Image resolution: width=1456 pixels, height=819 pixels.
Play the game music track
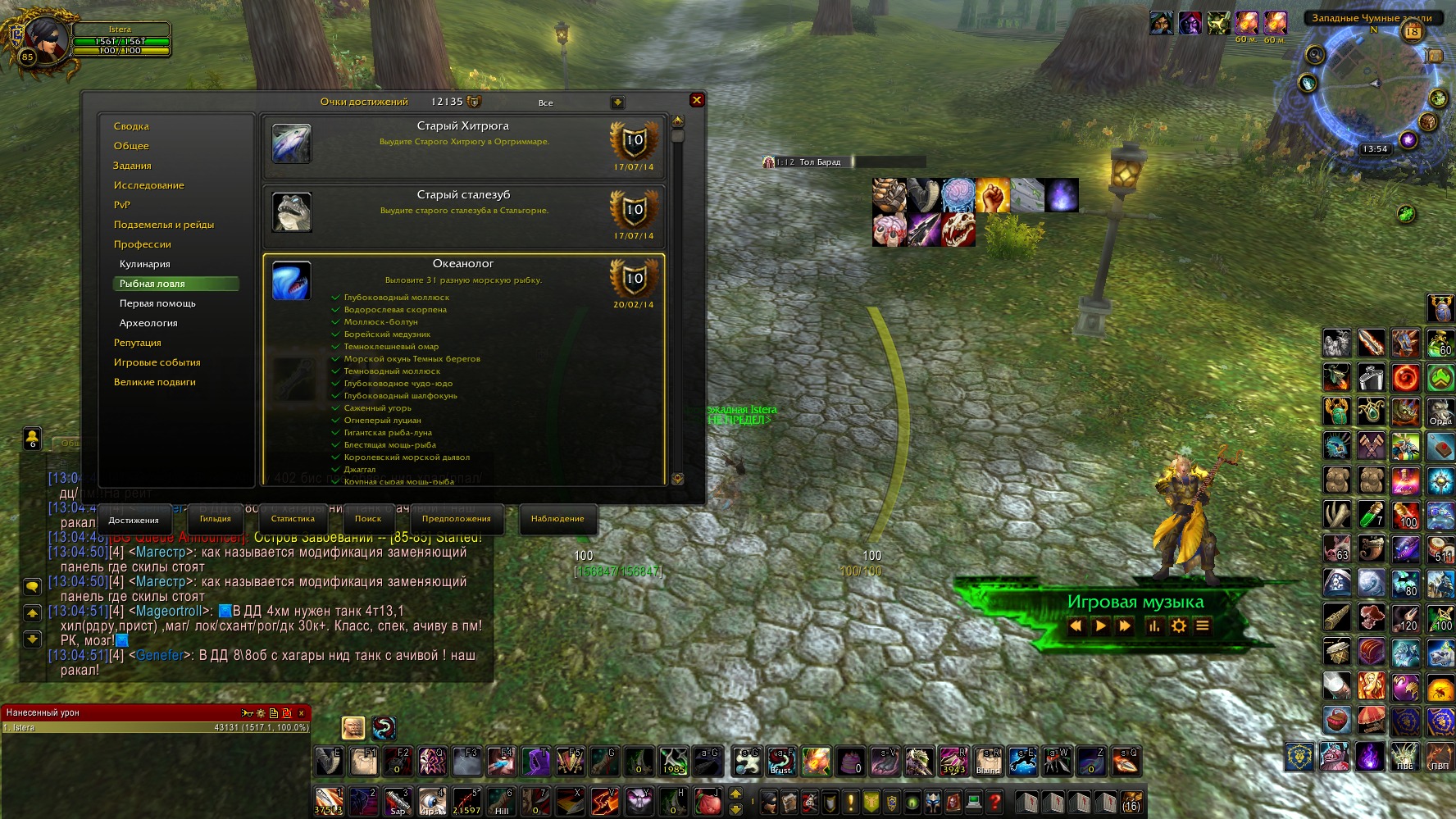[1100, 626]
